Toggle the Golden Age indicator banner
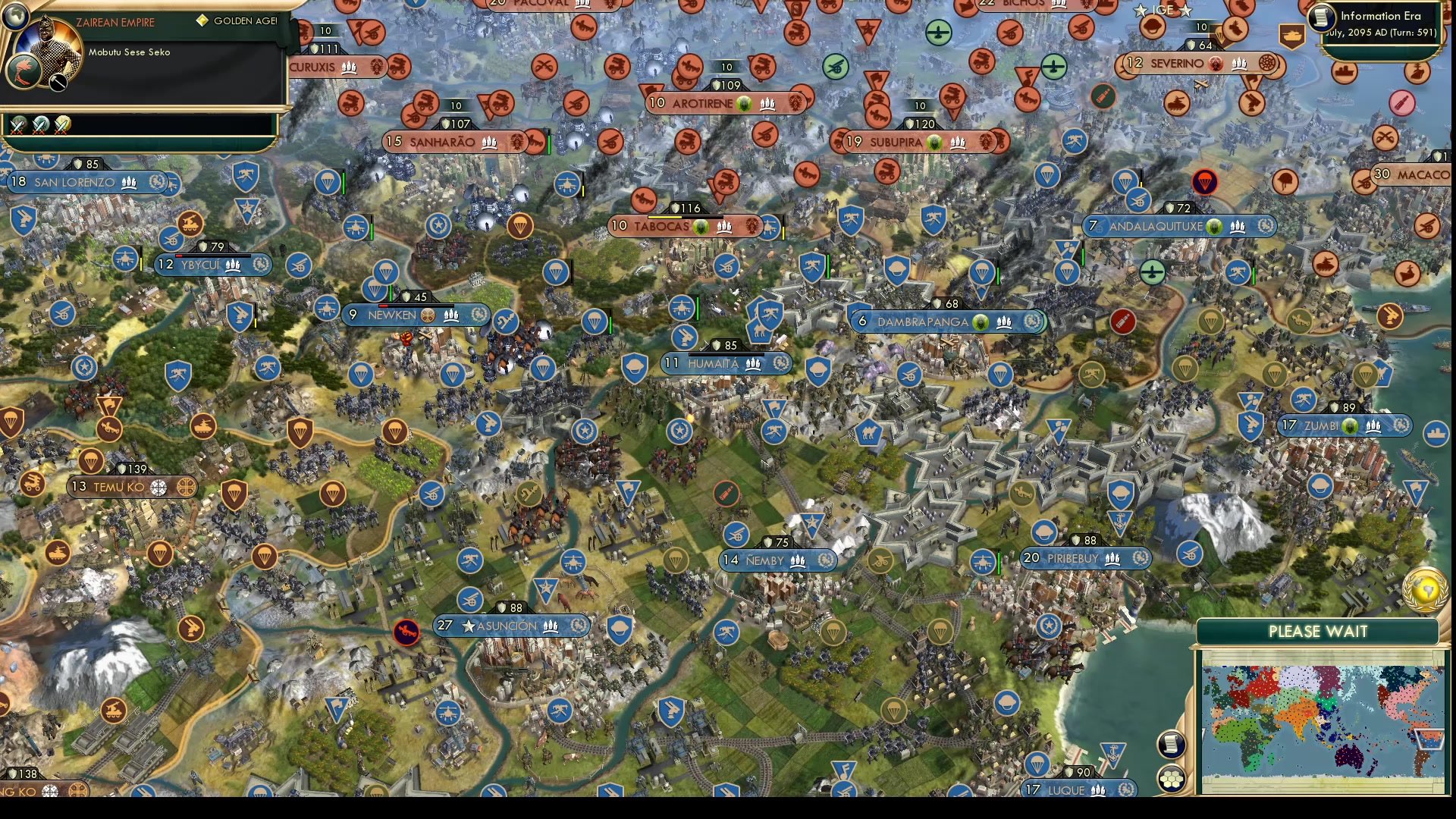This screenshot has height=819, width=1456. click(x=235, y=21)
